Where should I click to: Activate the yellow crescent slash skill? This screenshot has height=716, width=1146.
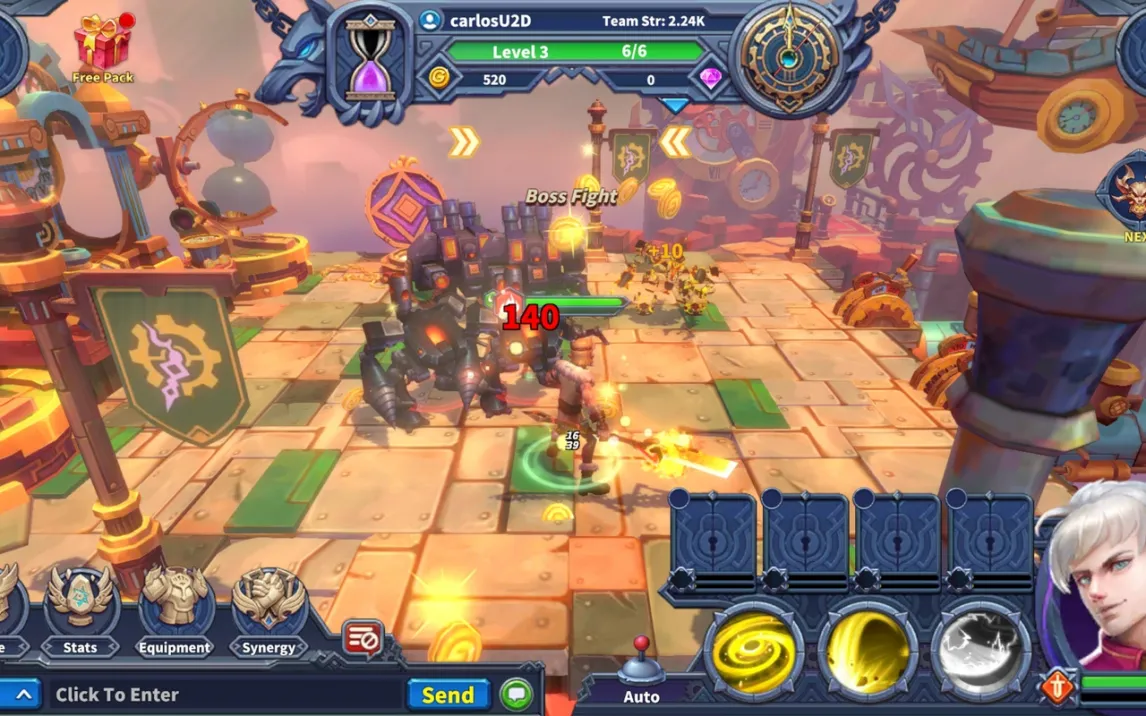867,650
